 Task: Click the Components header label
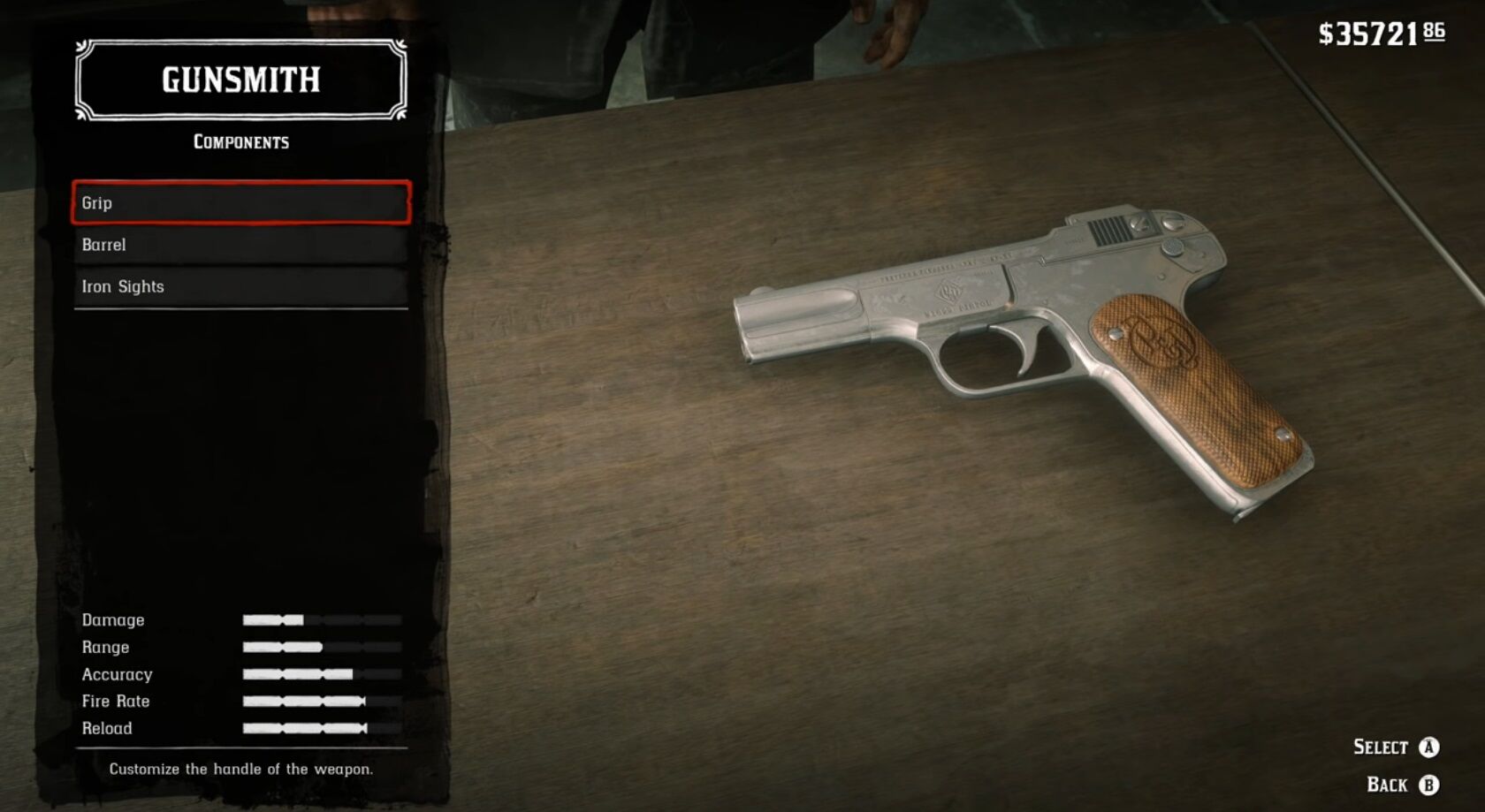pyautogui.click(x=240, y=141)
